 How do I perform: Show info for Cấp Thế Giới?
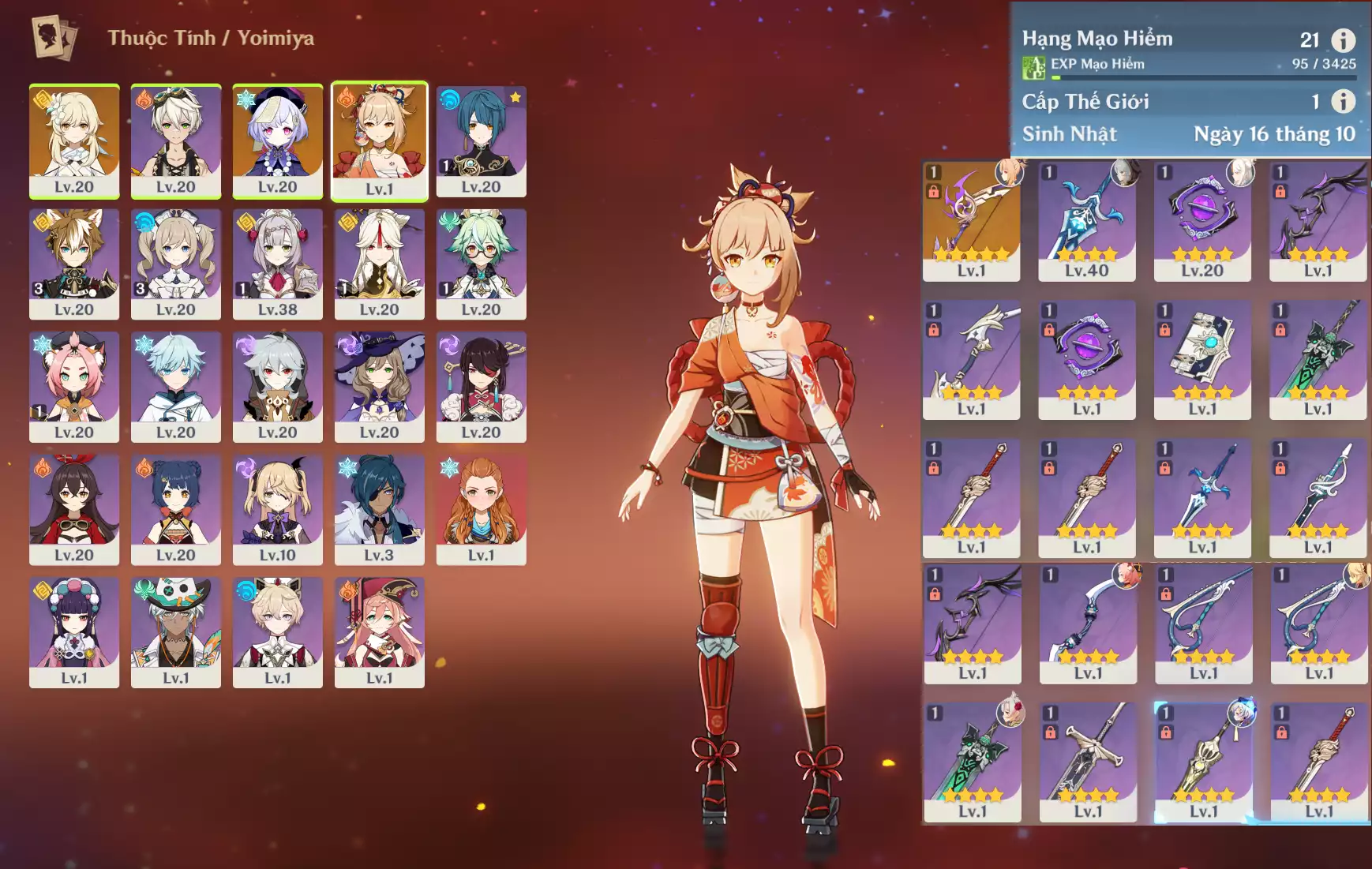coord(1343,101)
